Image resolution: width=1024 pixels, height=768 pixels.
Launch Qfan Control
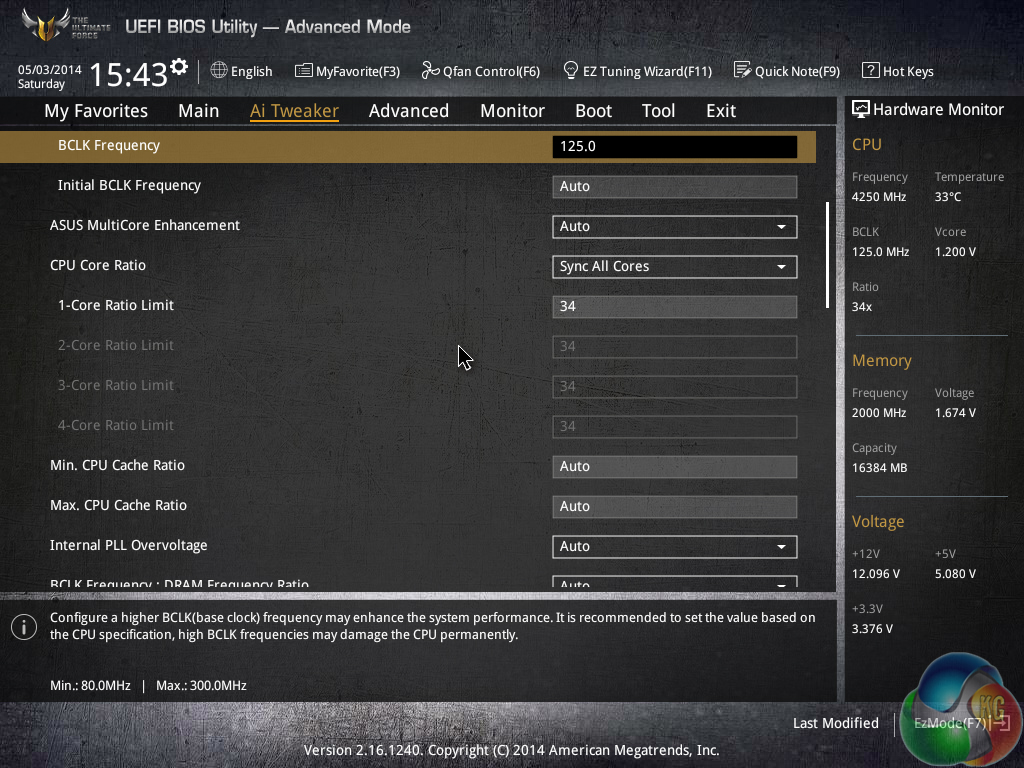[x=480, y=71]
